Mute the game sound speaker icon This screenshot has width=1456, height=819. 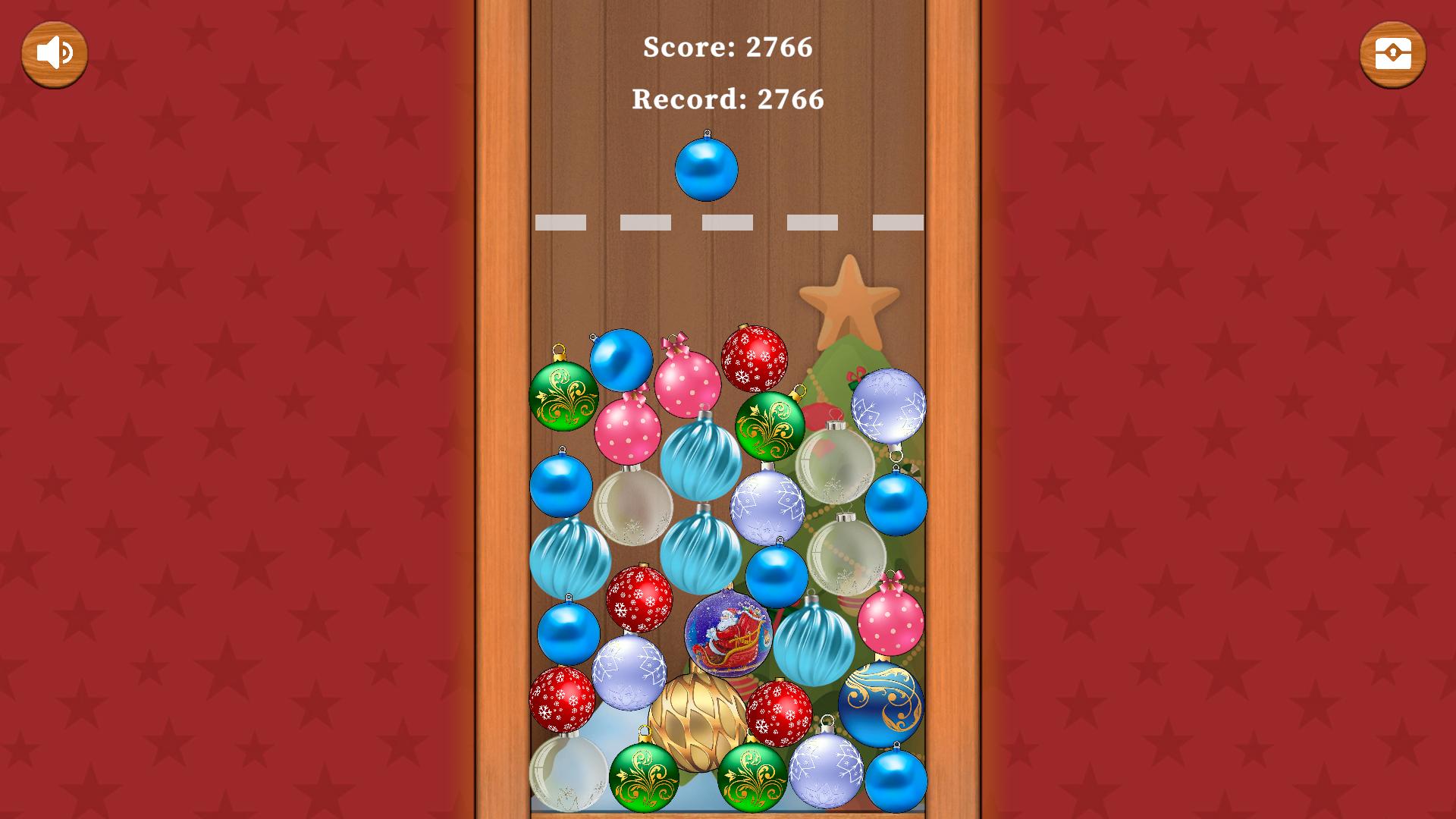point(53,52)
